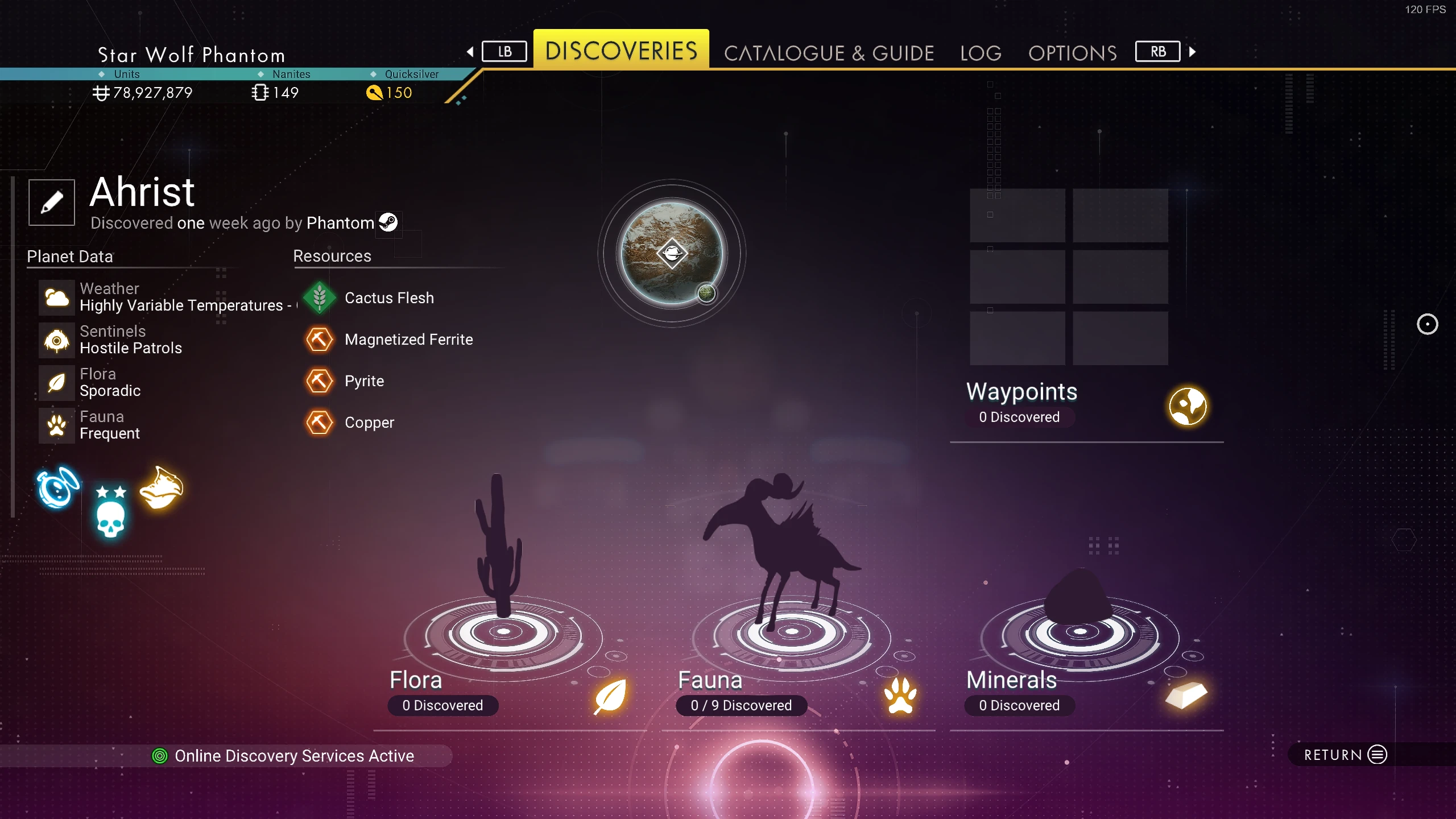Select the Ahrist planet globe
This screenshot has width=1456, height=819.
671,253
